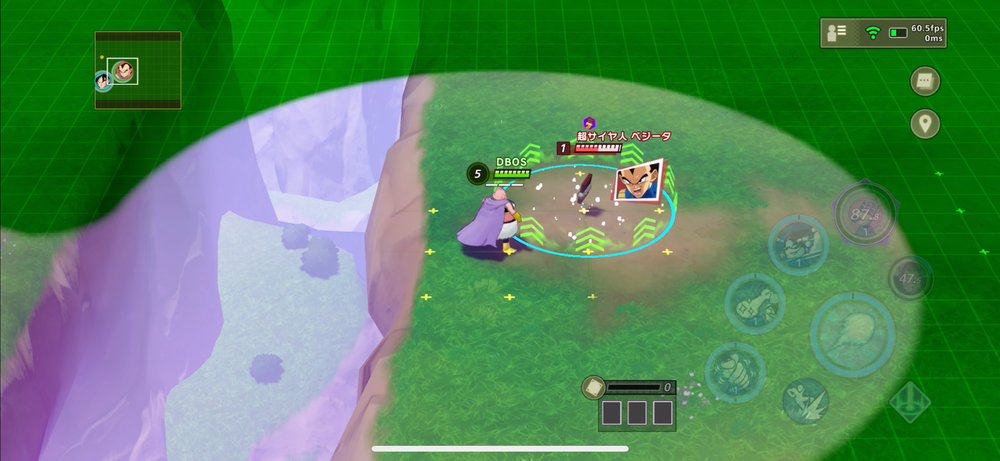
Task: Activate the clenched fist punch skill
Action: (735, 371)
